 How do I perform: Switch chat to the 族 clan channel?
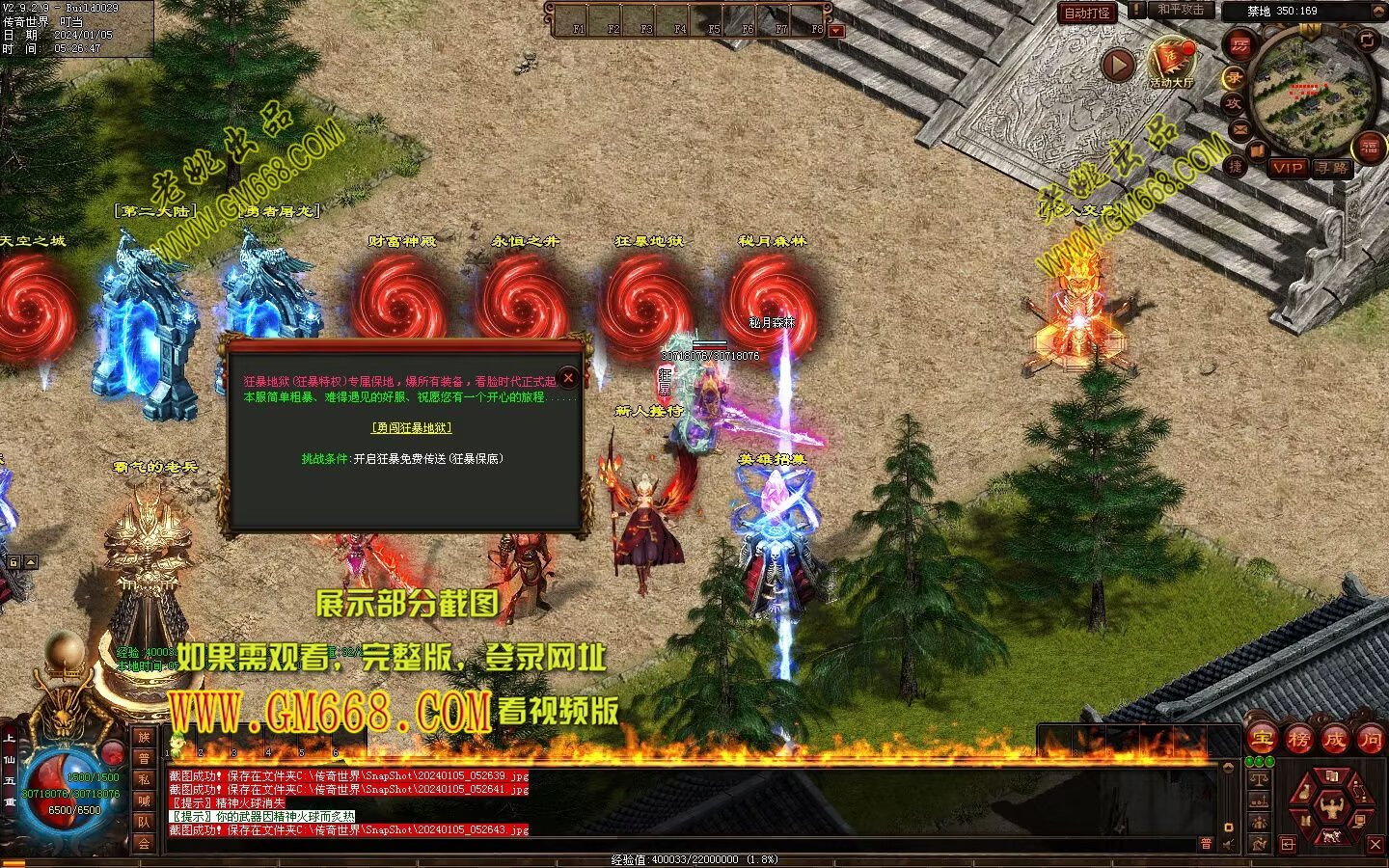point(144,738)
